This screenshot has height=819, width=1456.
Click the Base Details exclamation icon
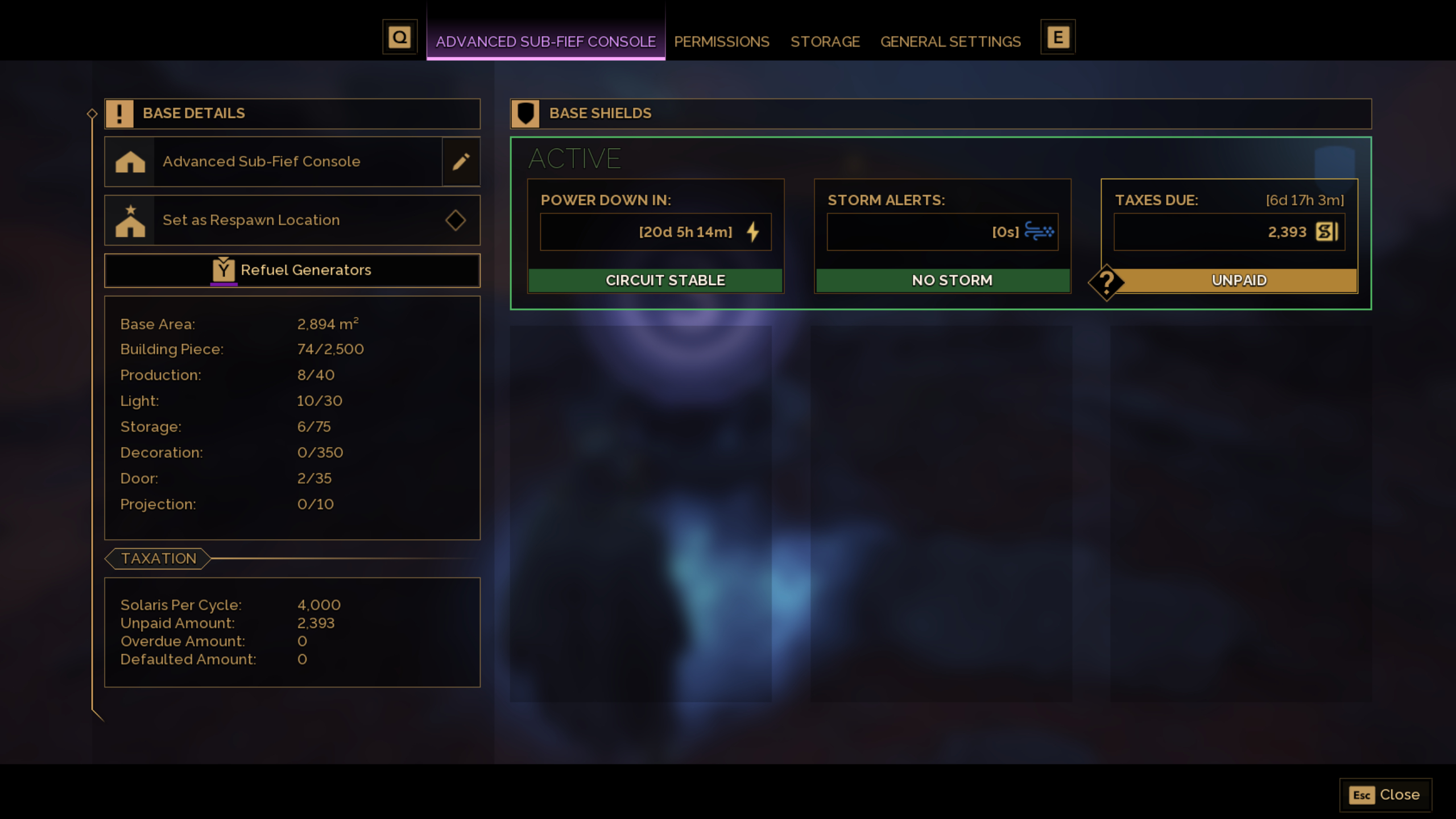click(x=119, y=113)
